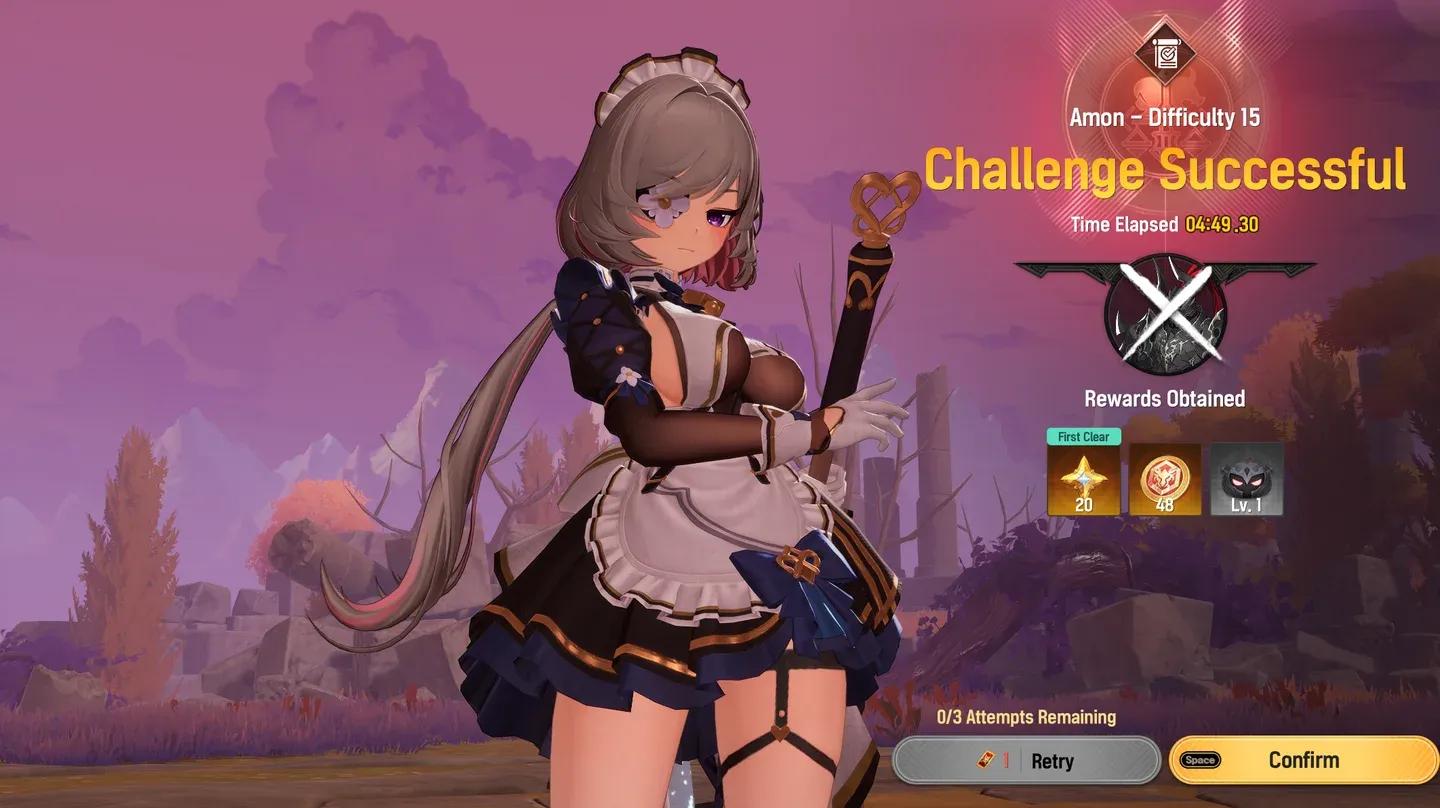Click the Space key indicator on Confirm
The height and width of the screenshot is (808, 1440).
[x=1201, y=760]
